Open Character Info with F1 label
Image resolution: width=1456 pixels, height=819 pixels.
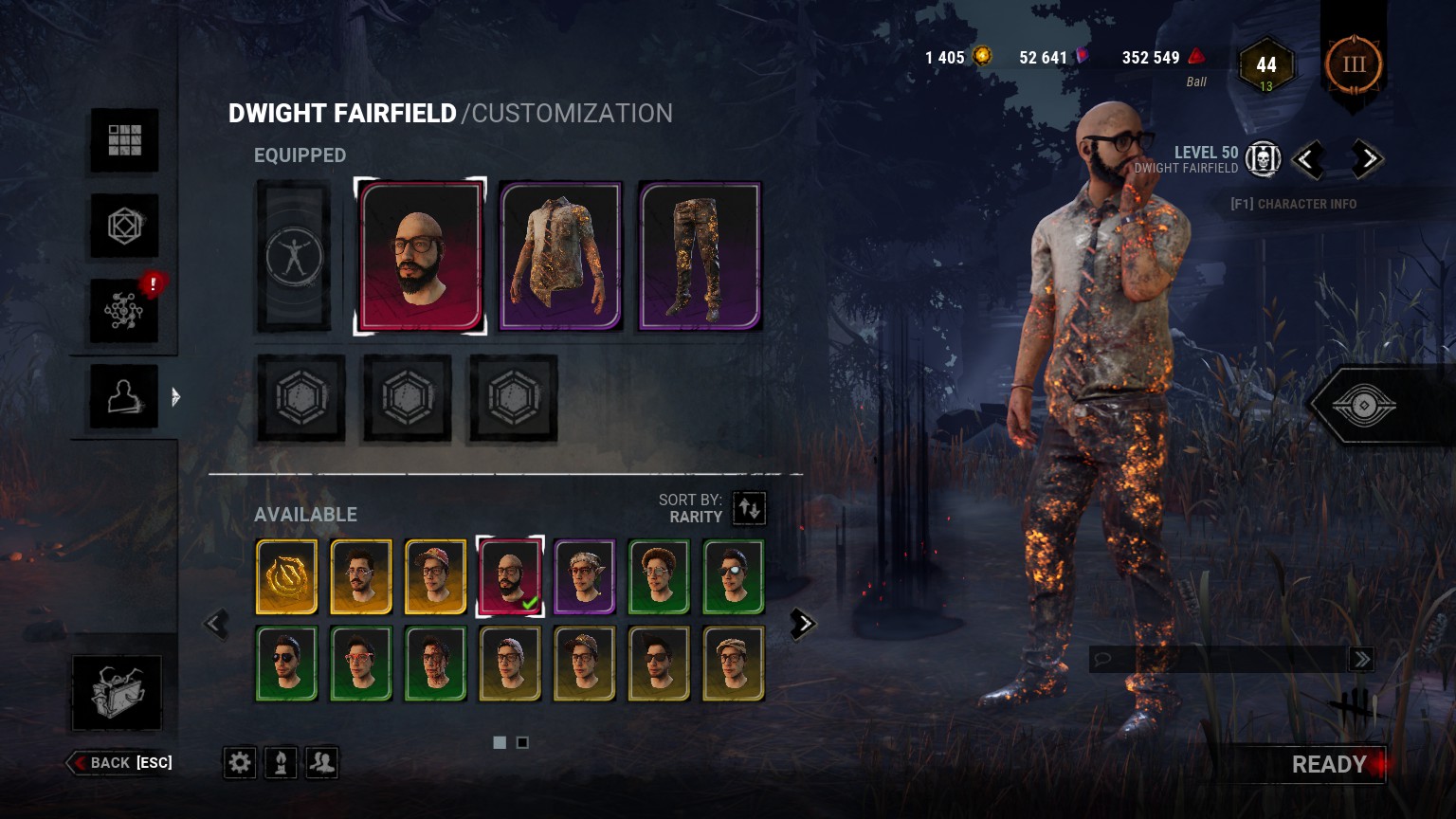point(1293,203)
